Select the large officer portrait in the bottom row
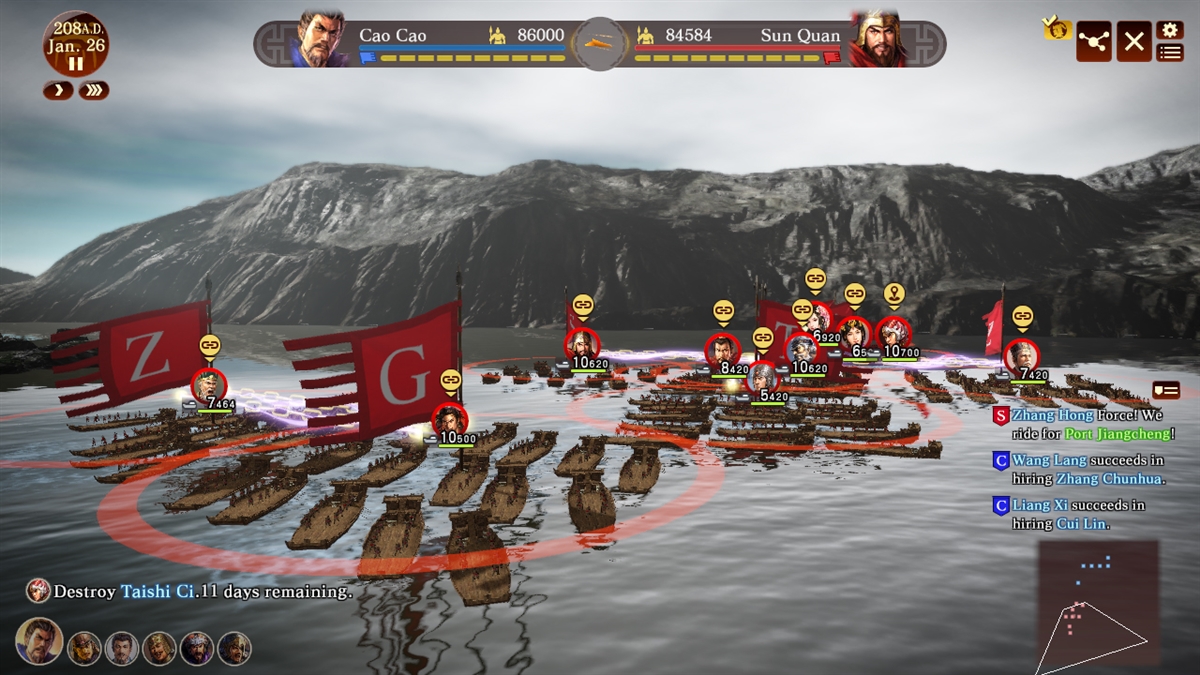The height and width of the screenshot is (675, 1200). tap(39, 642)
